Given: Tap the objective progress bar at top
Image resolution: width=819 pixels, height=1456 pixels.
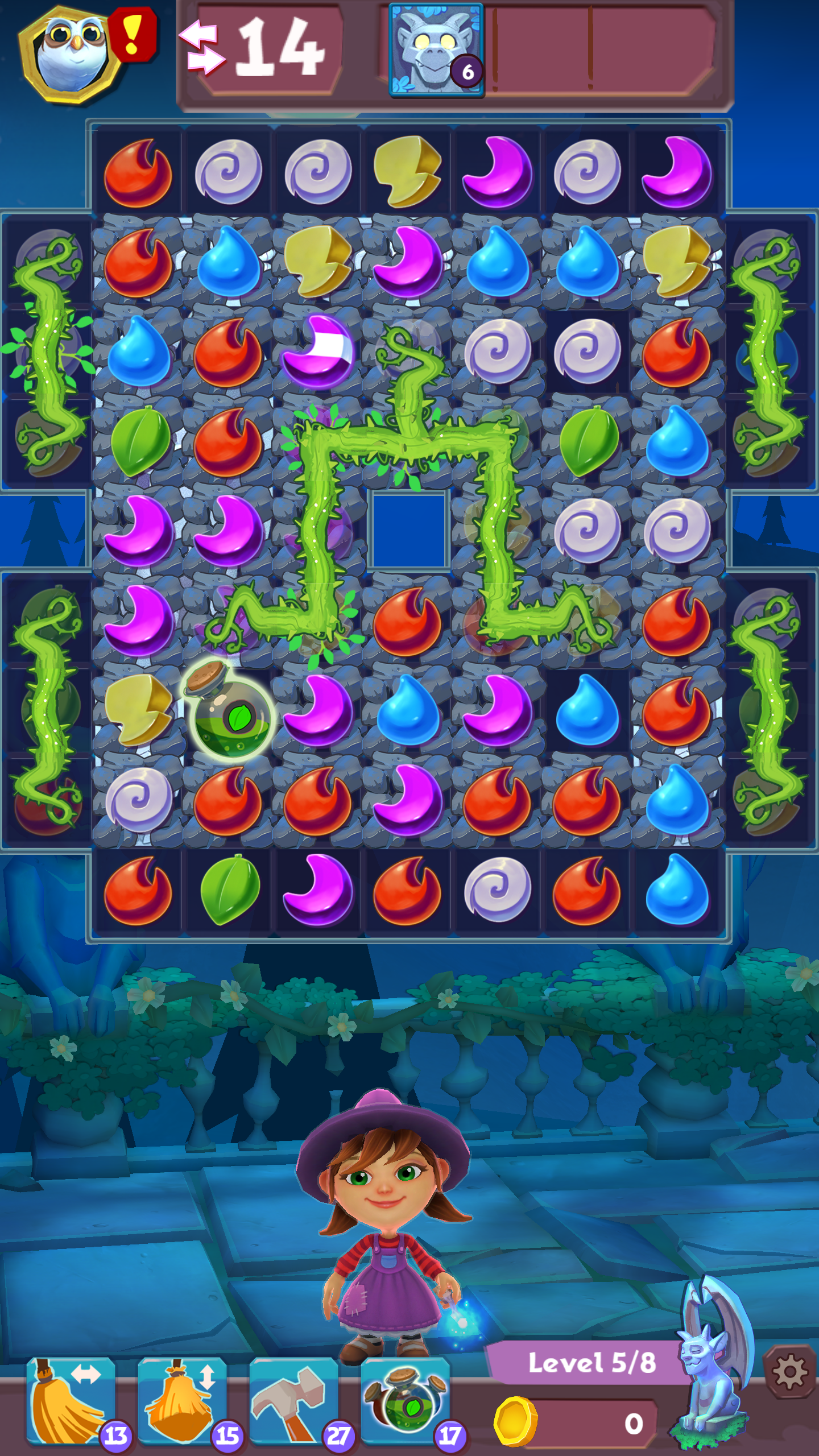Looking at the screenshot, I should tap(597, 51).
